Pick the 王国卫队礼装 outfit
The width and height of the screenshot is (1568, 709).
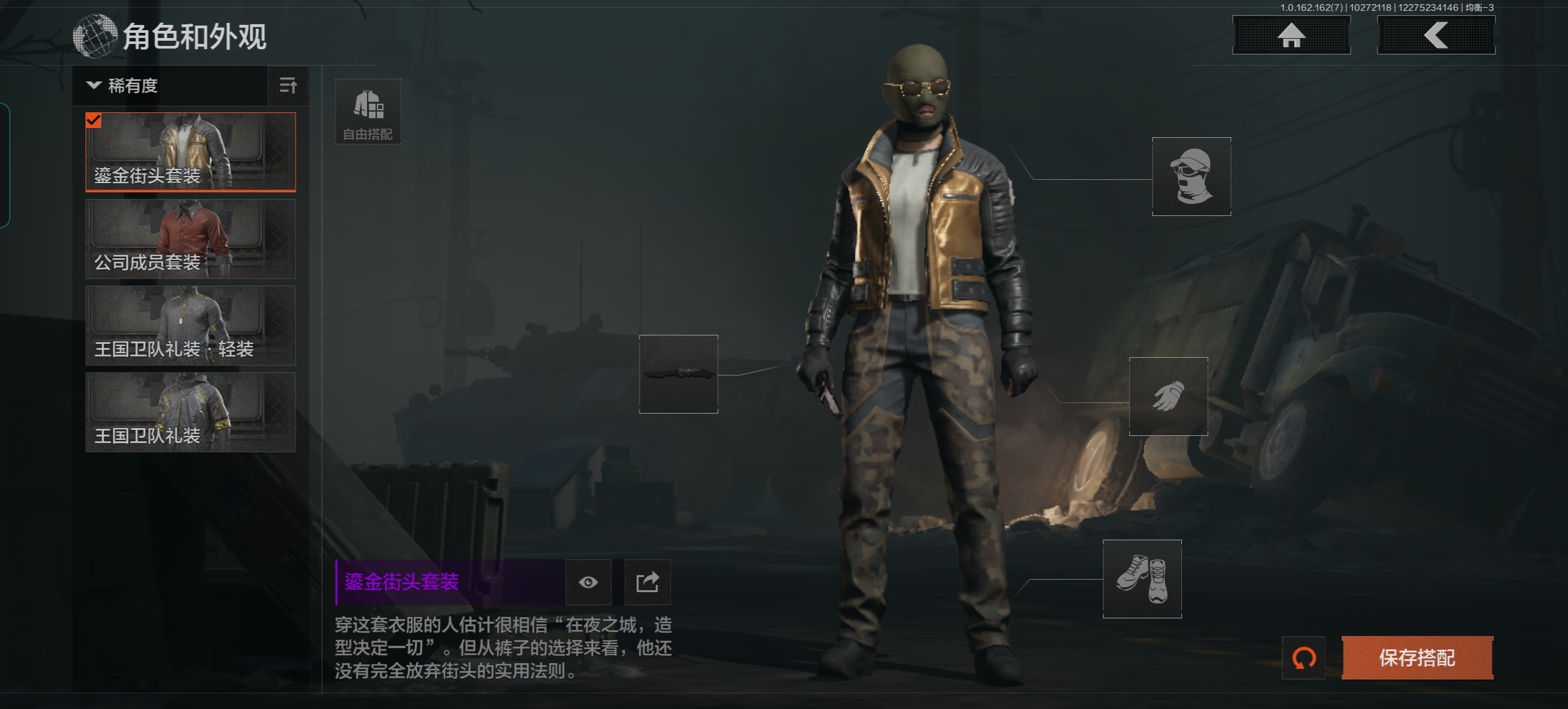pyautogui.click(x=190, y=412)
